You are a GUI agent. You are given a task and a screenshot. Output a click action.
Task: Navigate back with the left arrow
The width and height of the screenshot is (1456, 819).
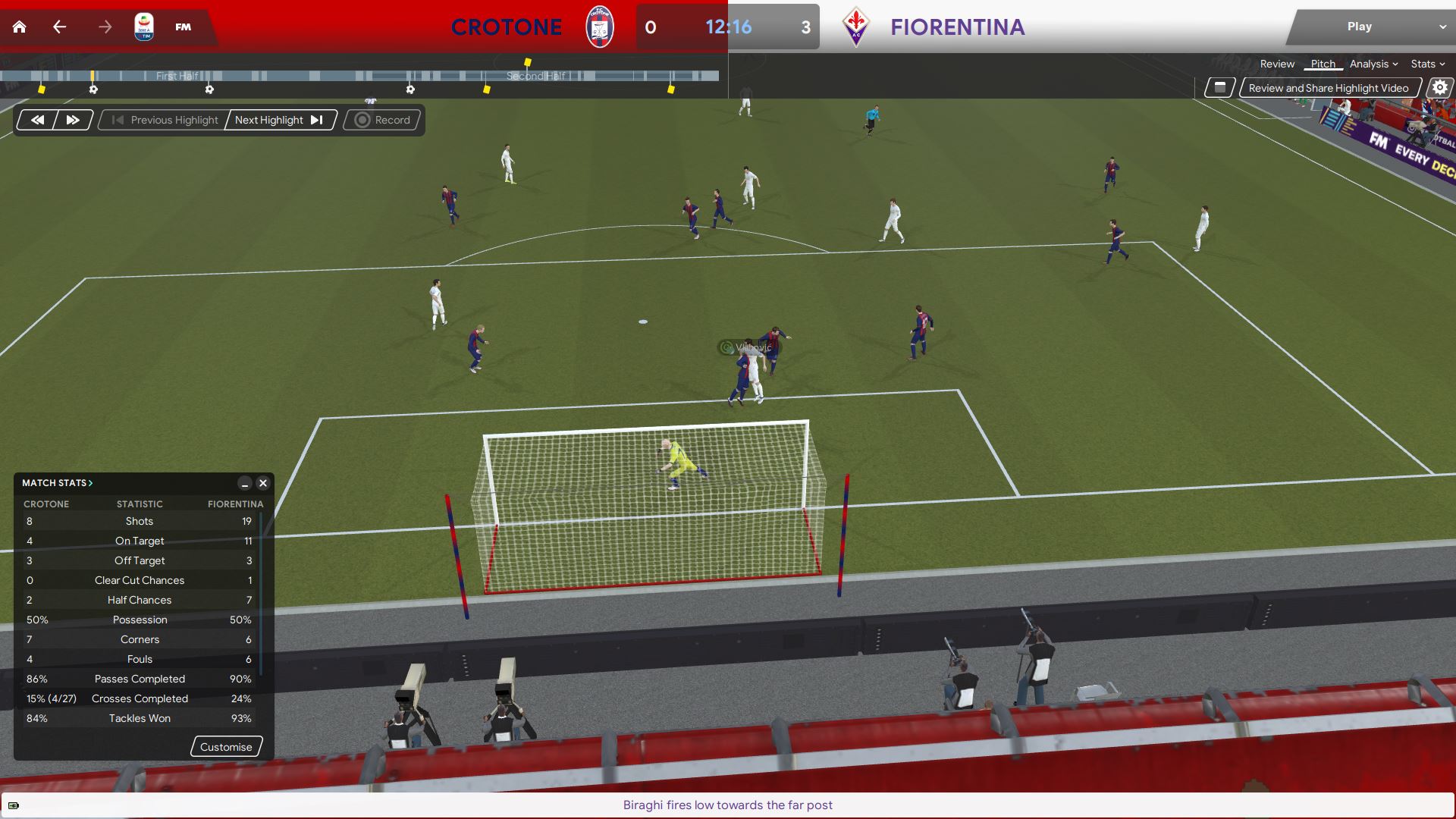tap(60, 27)
